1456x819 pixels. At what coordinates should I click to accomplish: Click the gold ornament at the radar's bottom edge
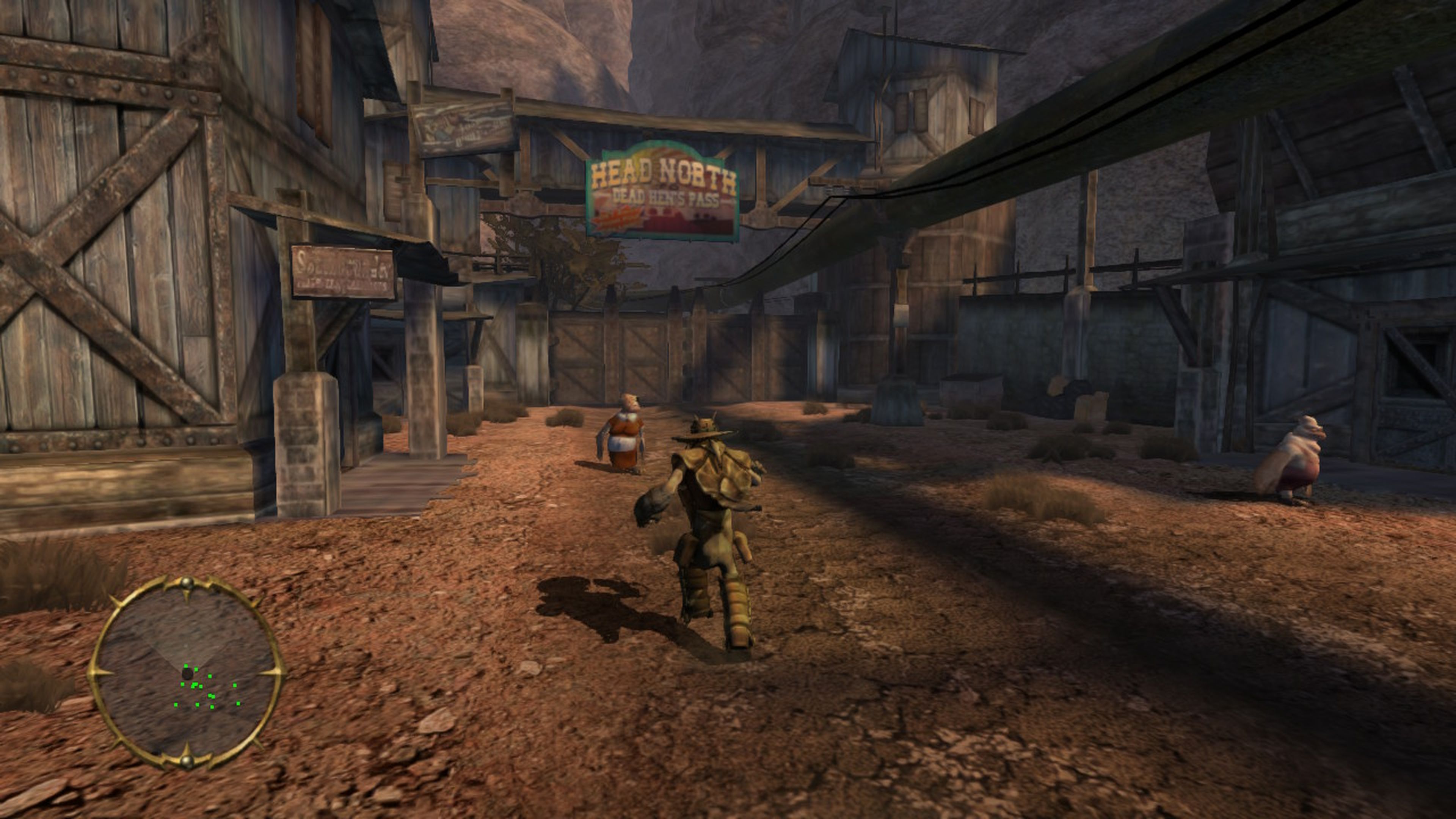[187, 762]
